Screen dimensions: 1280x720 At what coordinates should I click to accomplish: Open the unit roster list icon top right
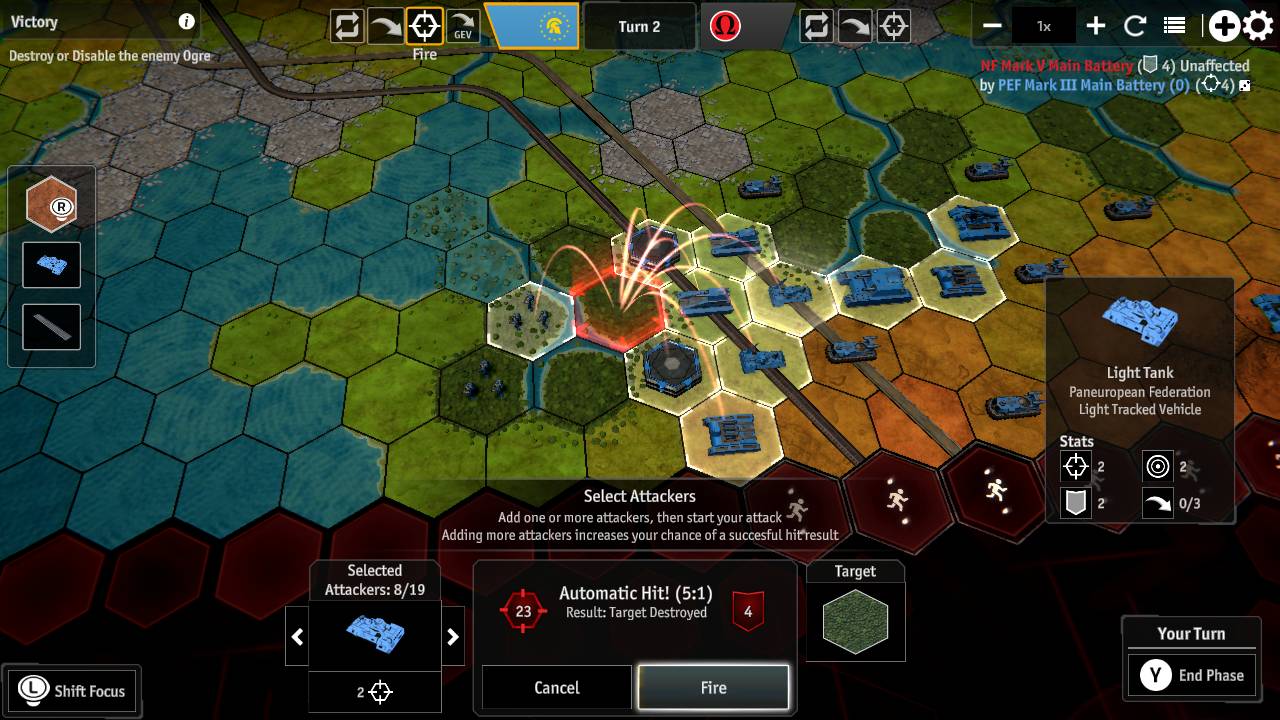(x=1172, y=25)
